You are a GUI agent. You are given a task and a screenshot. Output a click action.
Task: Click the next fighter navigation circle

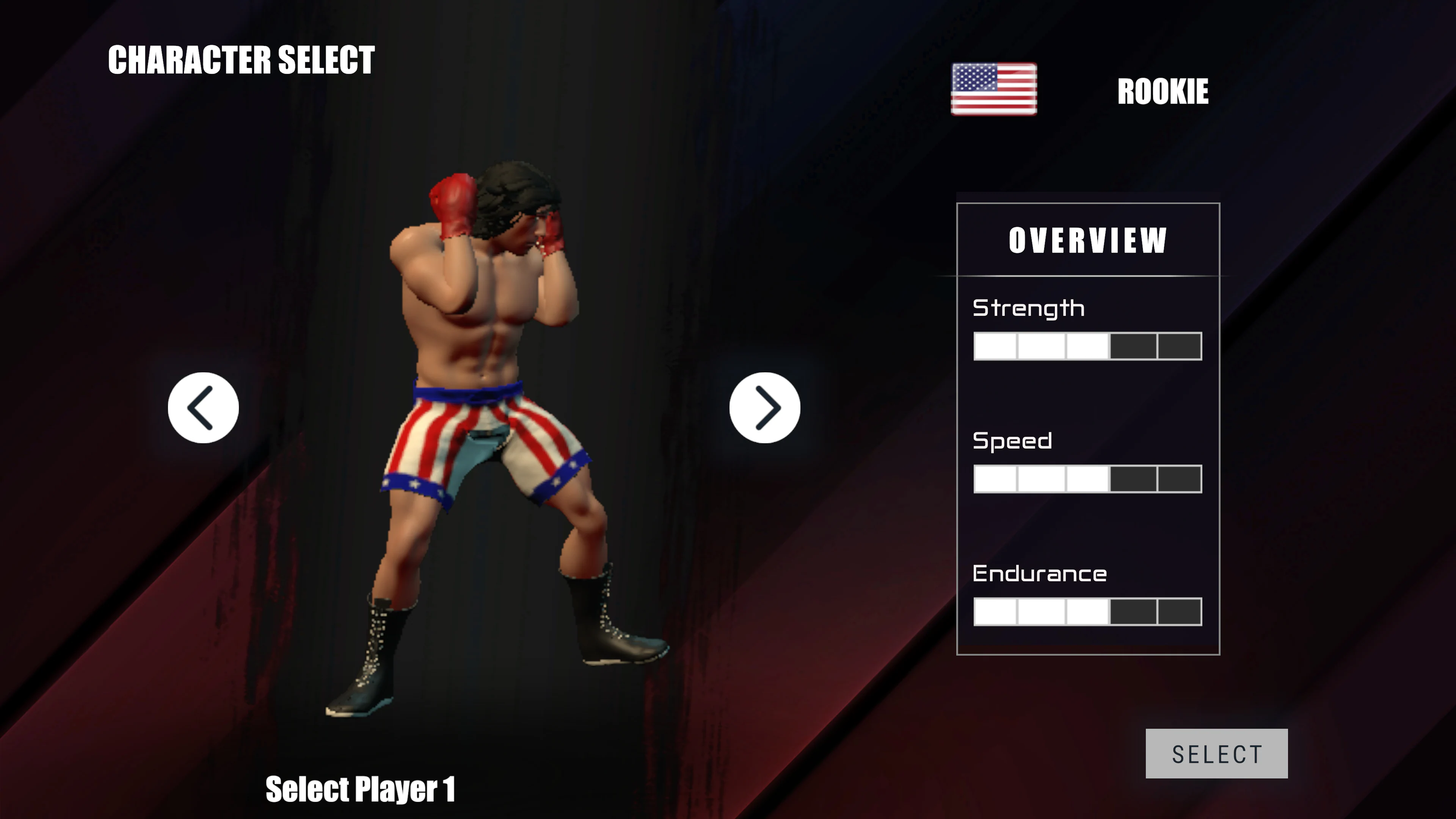765,408
